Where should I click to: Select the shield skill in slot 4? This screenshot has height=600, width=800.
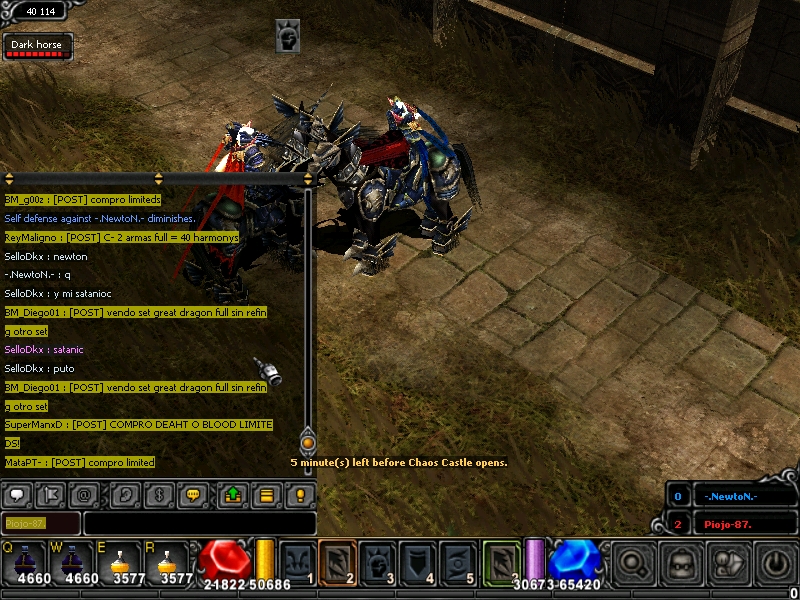pyautogui.click(x=418, y=561)
